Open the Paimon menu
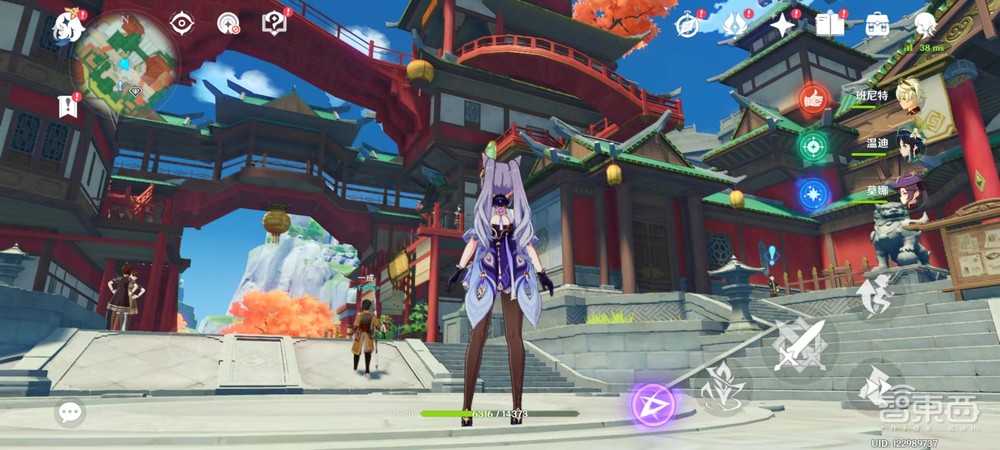Image resolution: width=1000 pixels, height=450 pixels. [68, 25]
